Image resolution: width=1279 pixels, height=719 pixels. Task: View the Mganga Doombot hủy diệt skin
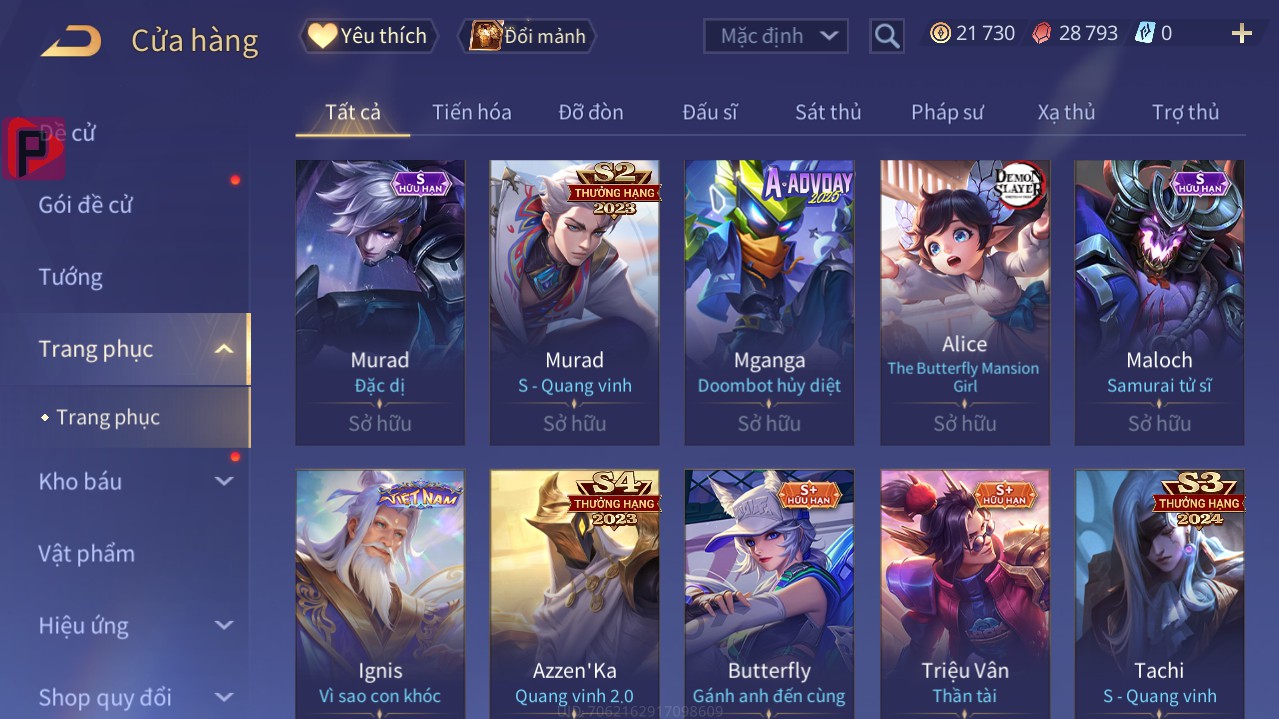[769, 300]
